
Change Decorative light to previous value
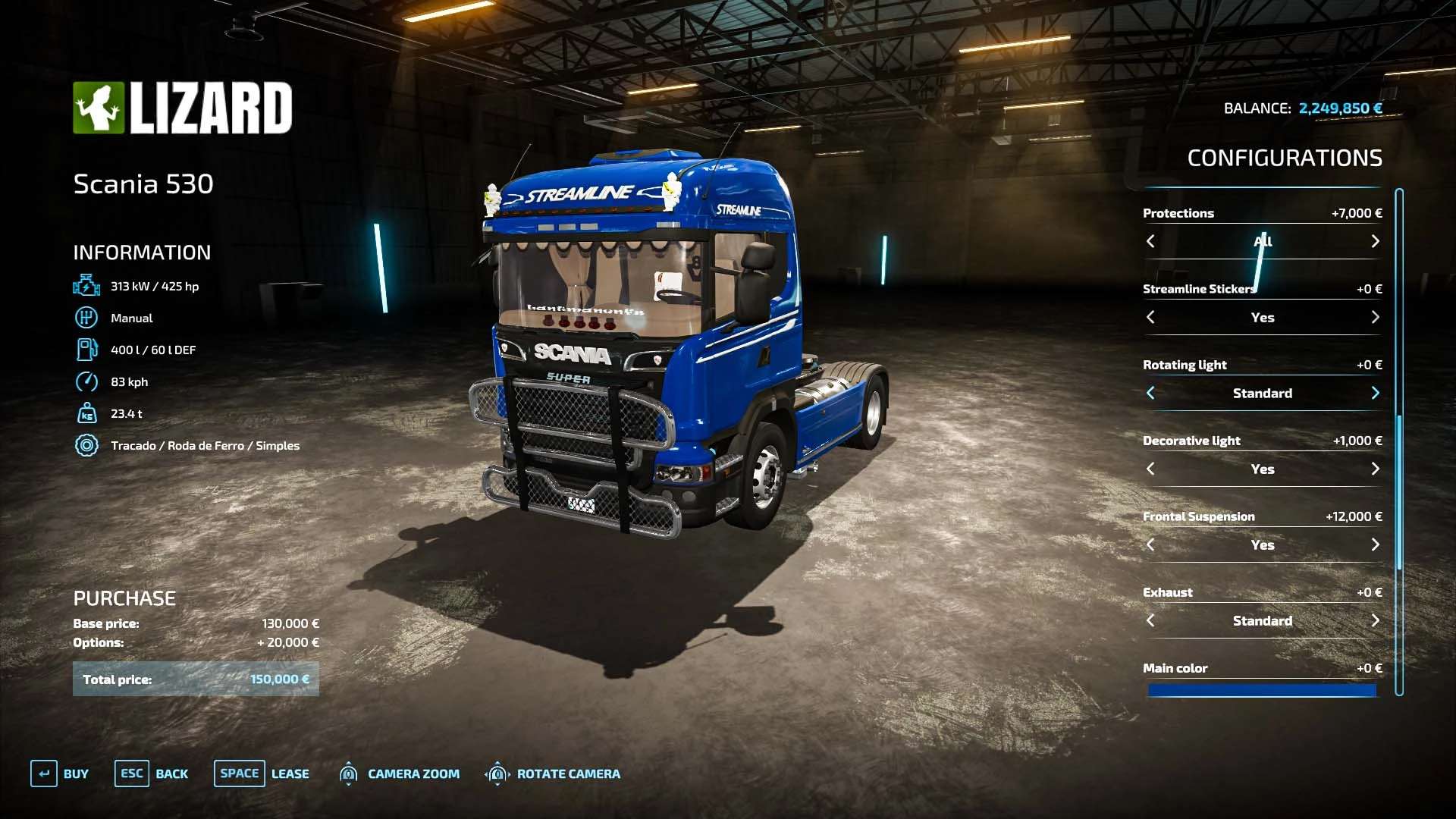1150,469
